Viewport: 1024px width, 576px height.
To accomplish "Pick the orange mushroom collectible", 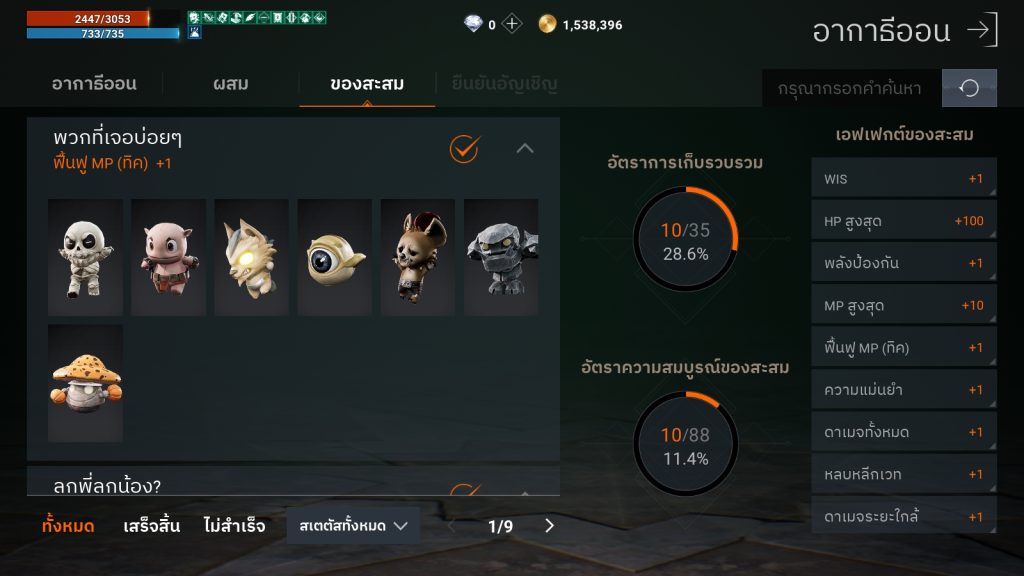I will pyautogui.click(x=85, y=382).
